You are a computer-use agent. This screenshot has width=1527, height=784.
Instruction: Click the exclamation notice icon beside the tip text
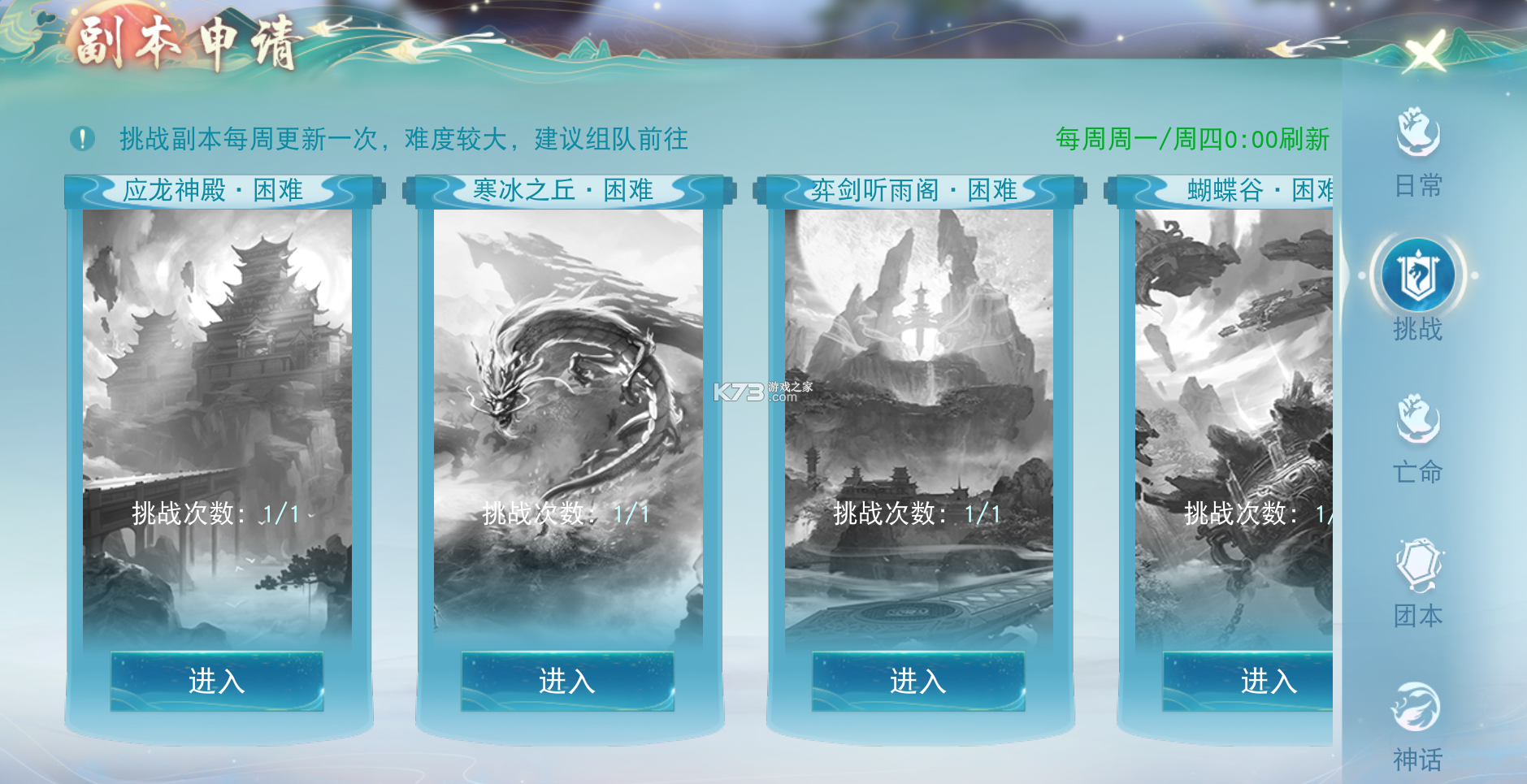tap(80, 138)
